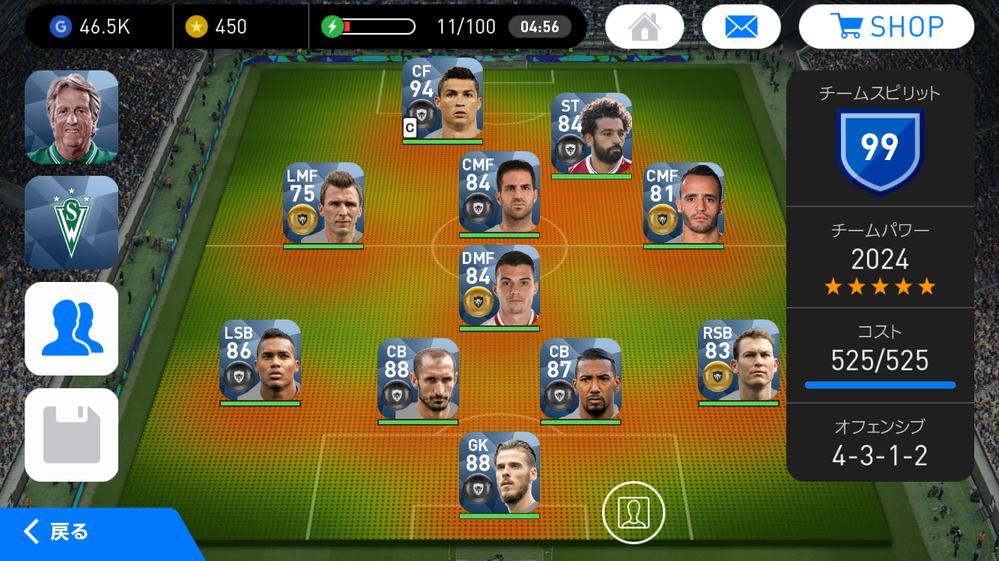
Task: Open the SHOP
Action: pyautogui.click(x=886, y=27)
